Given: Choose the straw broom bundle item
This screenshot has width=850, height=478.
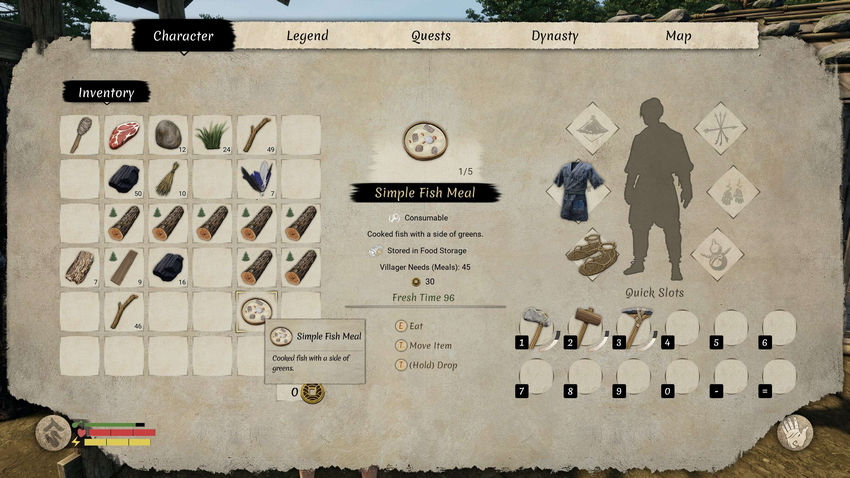Looking at the screenshot, I should tap(168, 178).
